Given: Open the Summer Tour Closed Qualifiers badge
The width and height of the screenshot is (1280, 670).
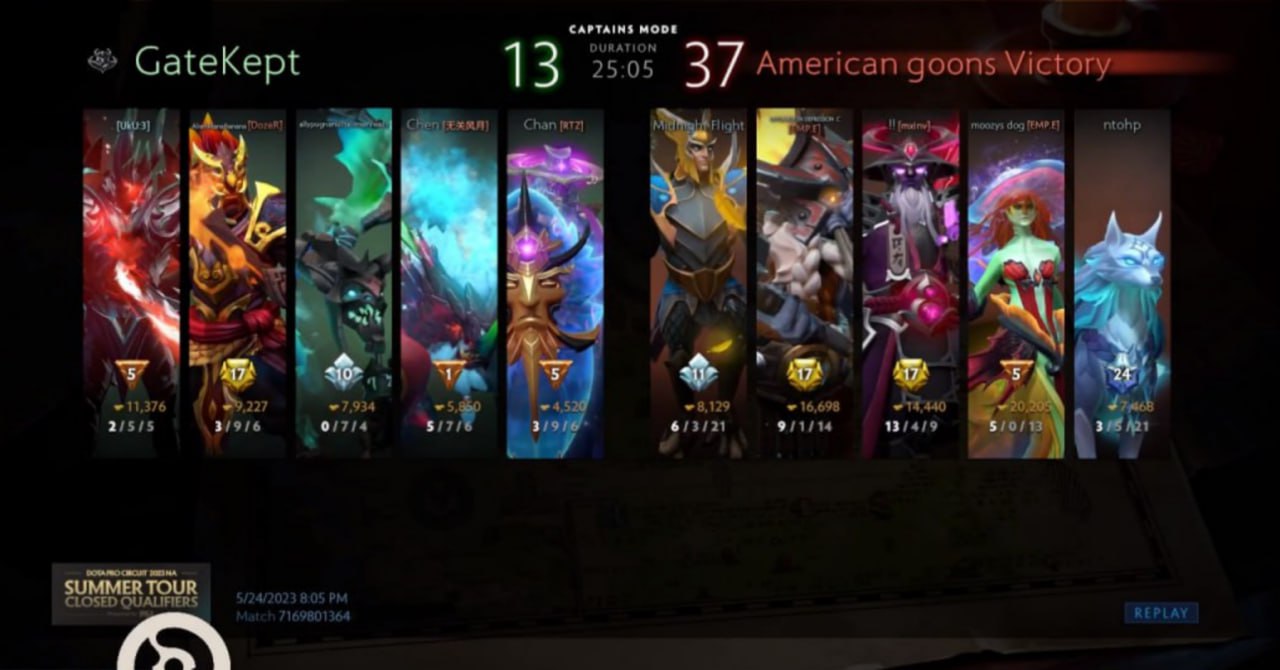Looking at the screenshot, I should point(131,593).
